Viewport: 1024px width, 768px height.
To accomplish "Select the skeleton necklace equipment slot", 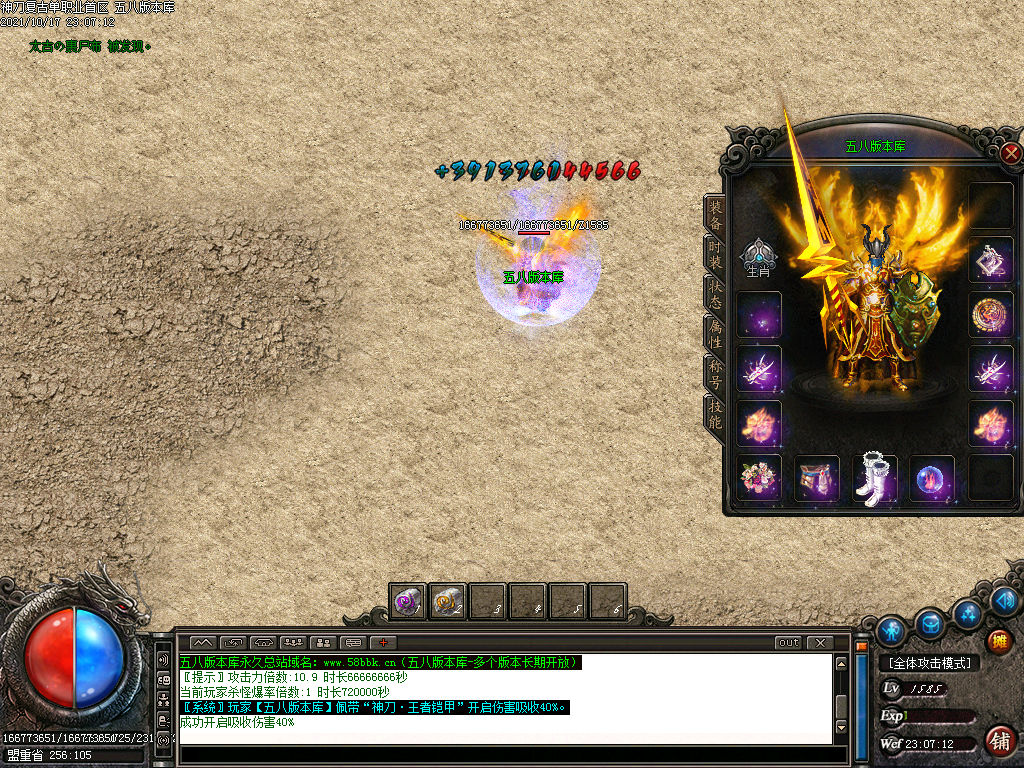I will (x=991, y=260).
